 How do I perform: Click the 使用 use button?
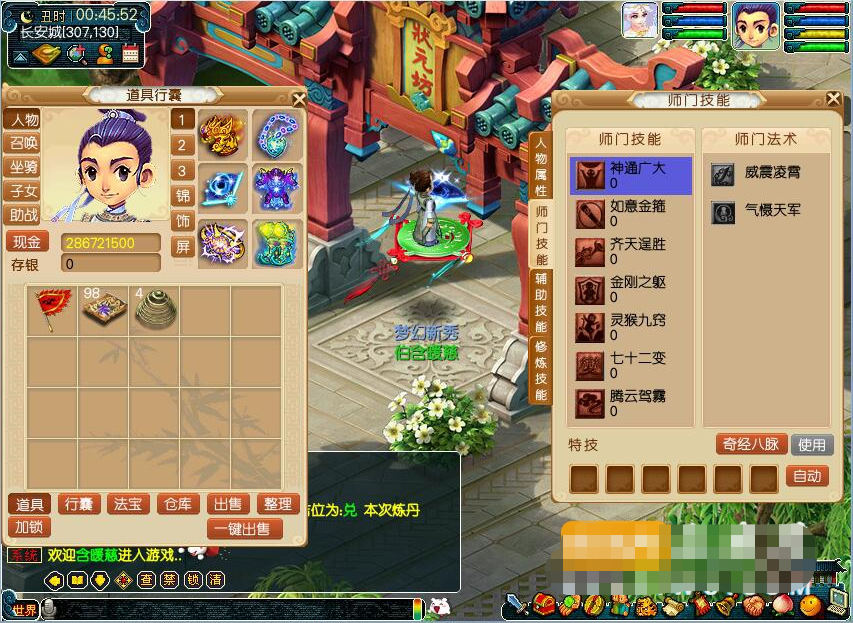click(x=811, y=444)
